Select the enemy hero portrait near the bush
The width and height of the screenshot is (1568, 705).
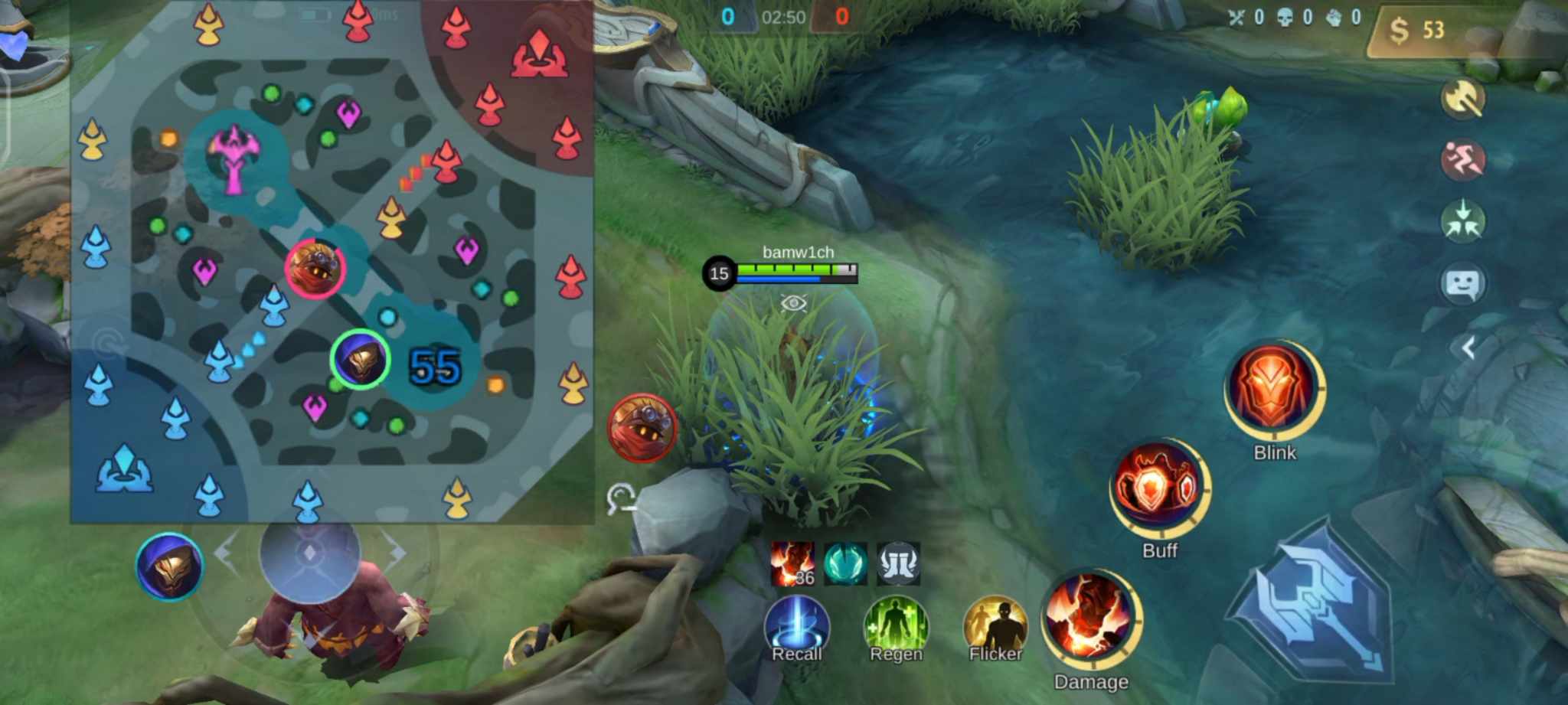(643, 426)
